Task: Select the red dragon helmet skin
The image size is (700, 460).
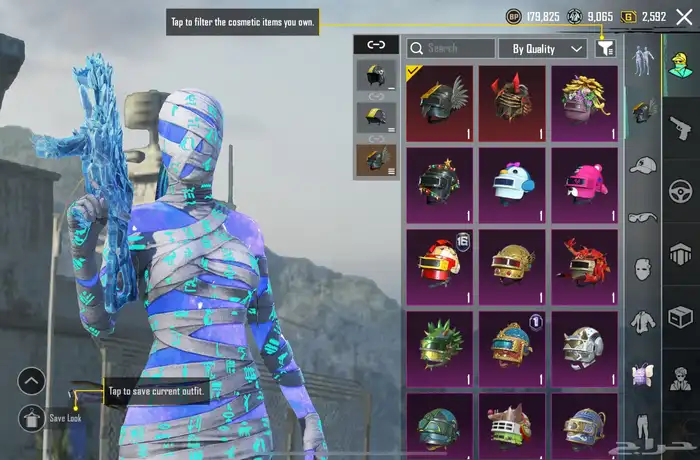Action: [x=584, y=265]
